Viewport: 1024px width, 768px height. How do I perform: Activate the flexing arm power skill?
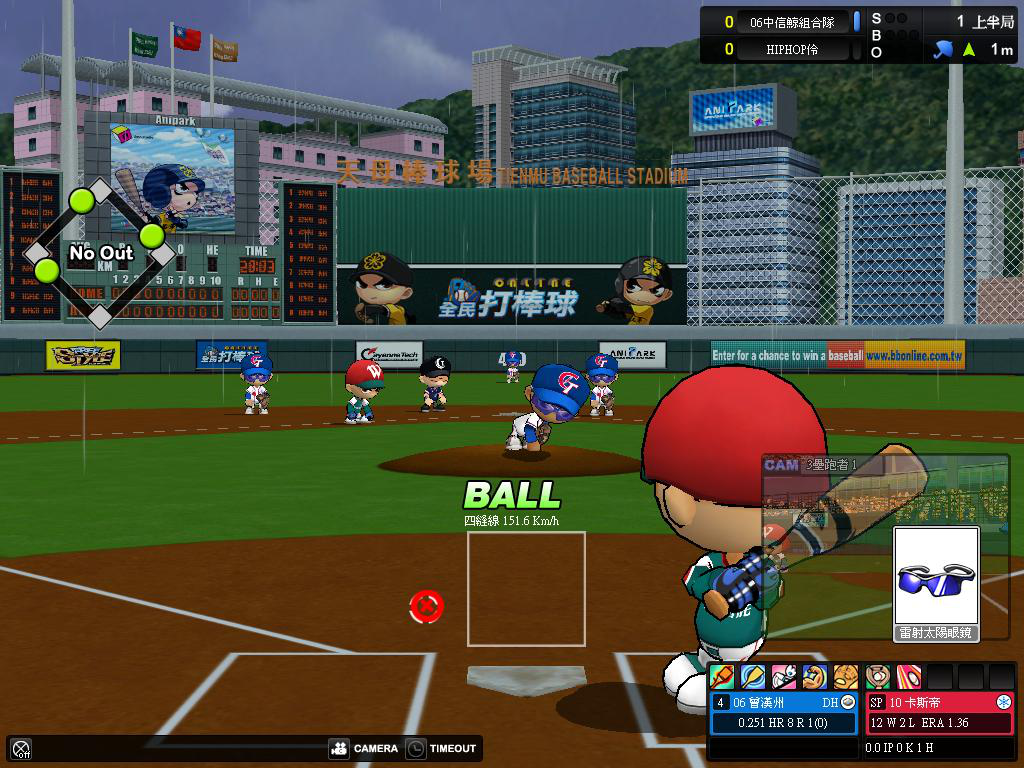click(815, 677)
